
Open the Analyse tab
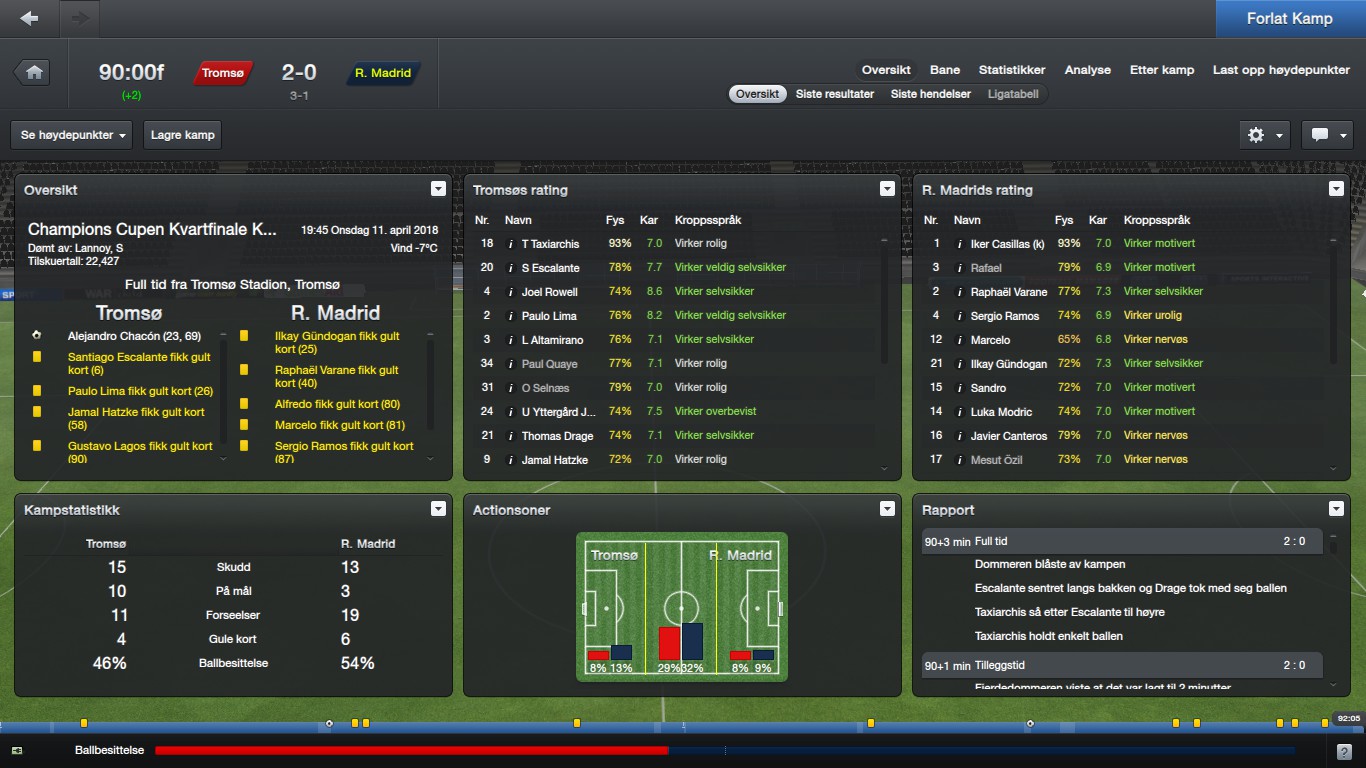pos(1088,70)
